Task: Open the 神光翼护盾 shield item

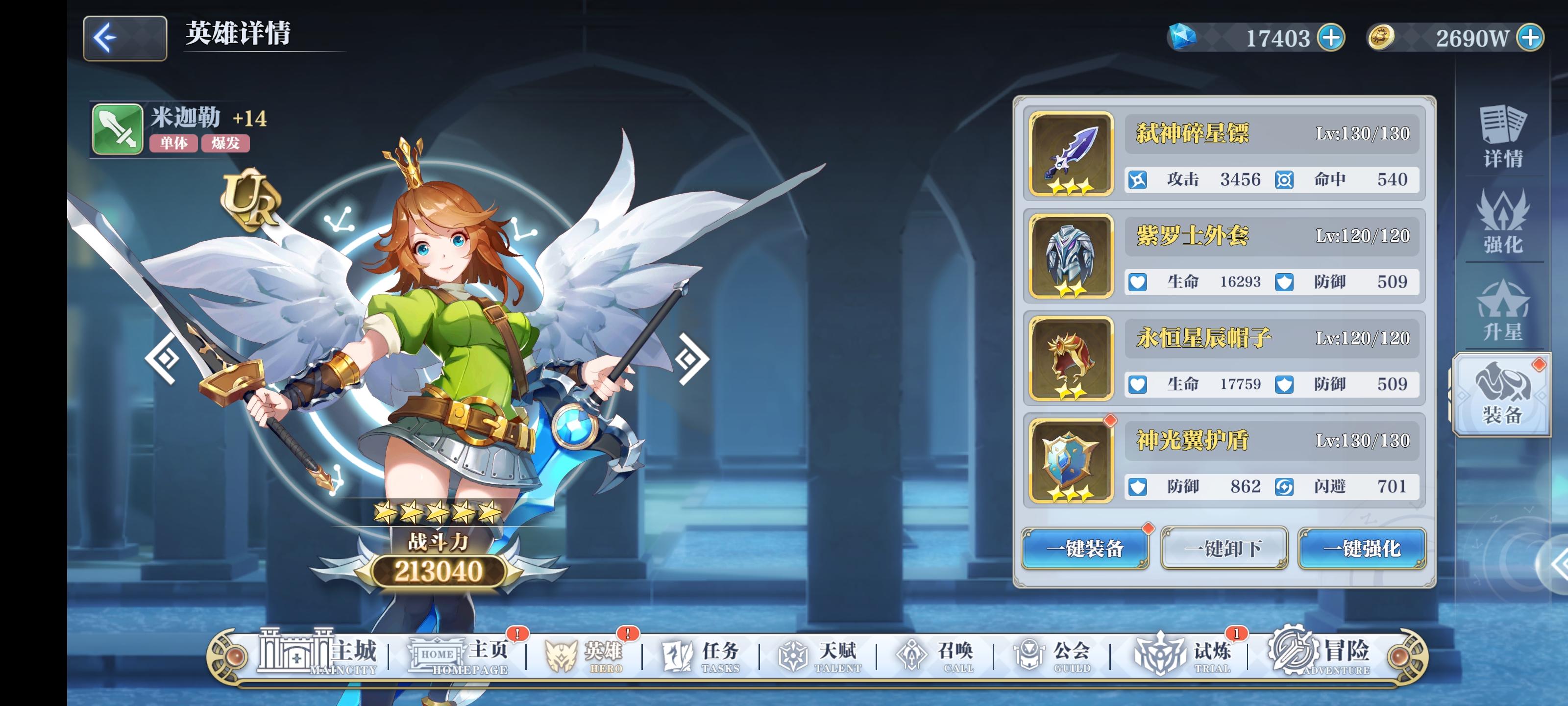Action: point(1070,463)
